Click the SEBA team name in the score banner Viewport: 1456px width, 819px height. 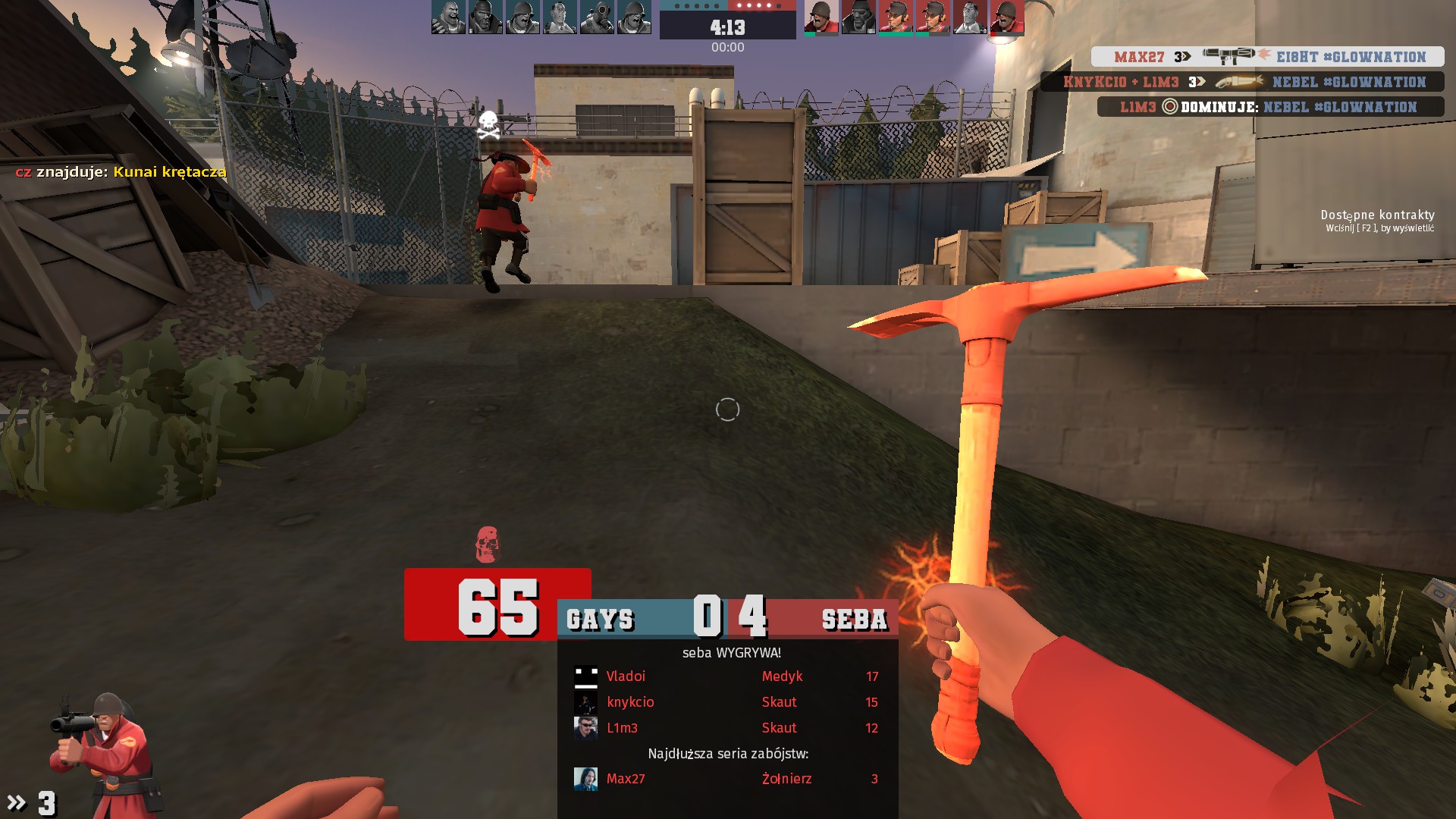(854, 620)
